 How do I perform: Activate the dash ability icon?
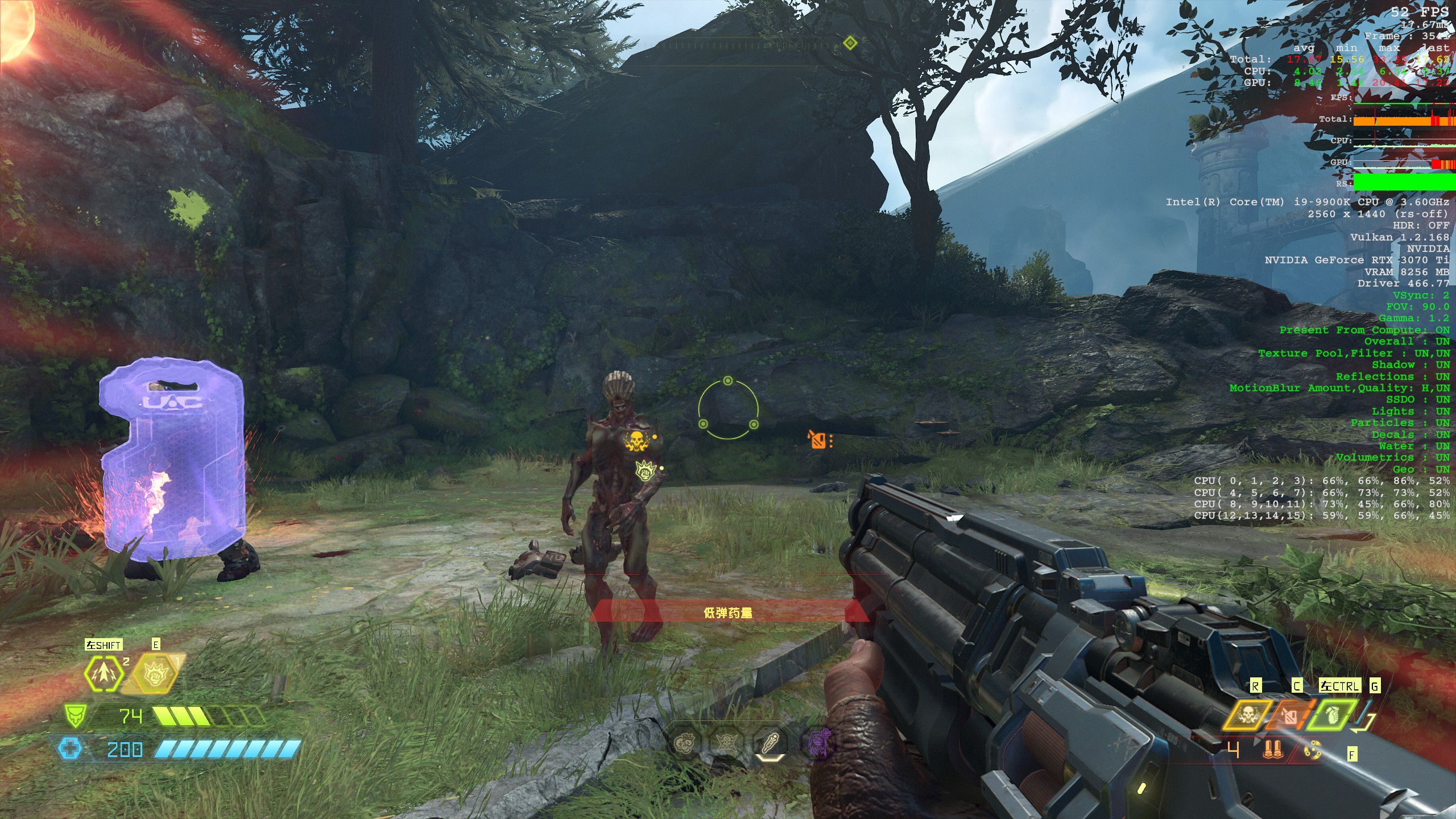tap(104, 673)
